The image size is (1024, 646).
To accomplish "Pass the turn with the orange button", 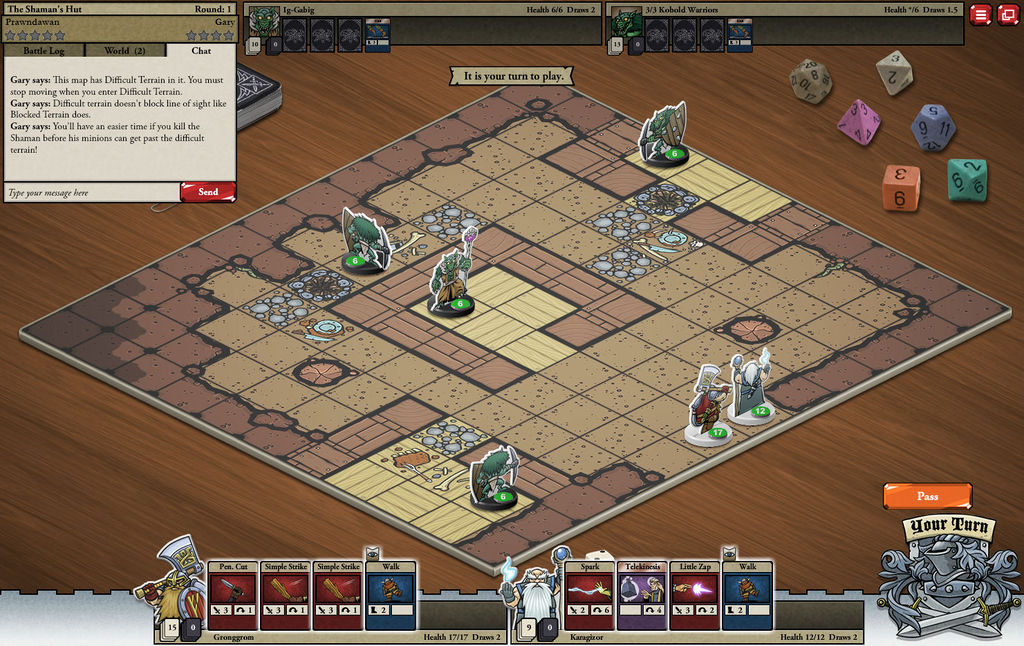I will tap(927, 496).
